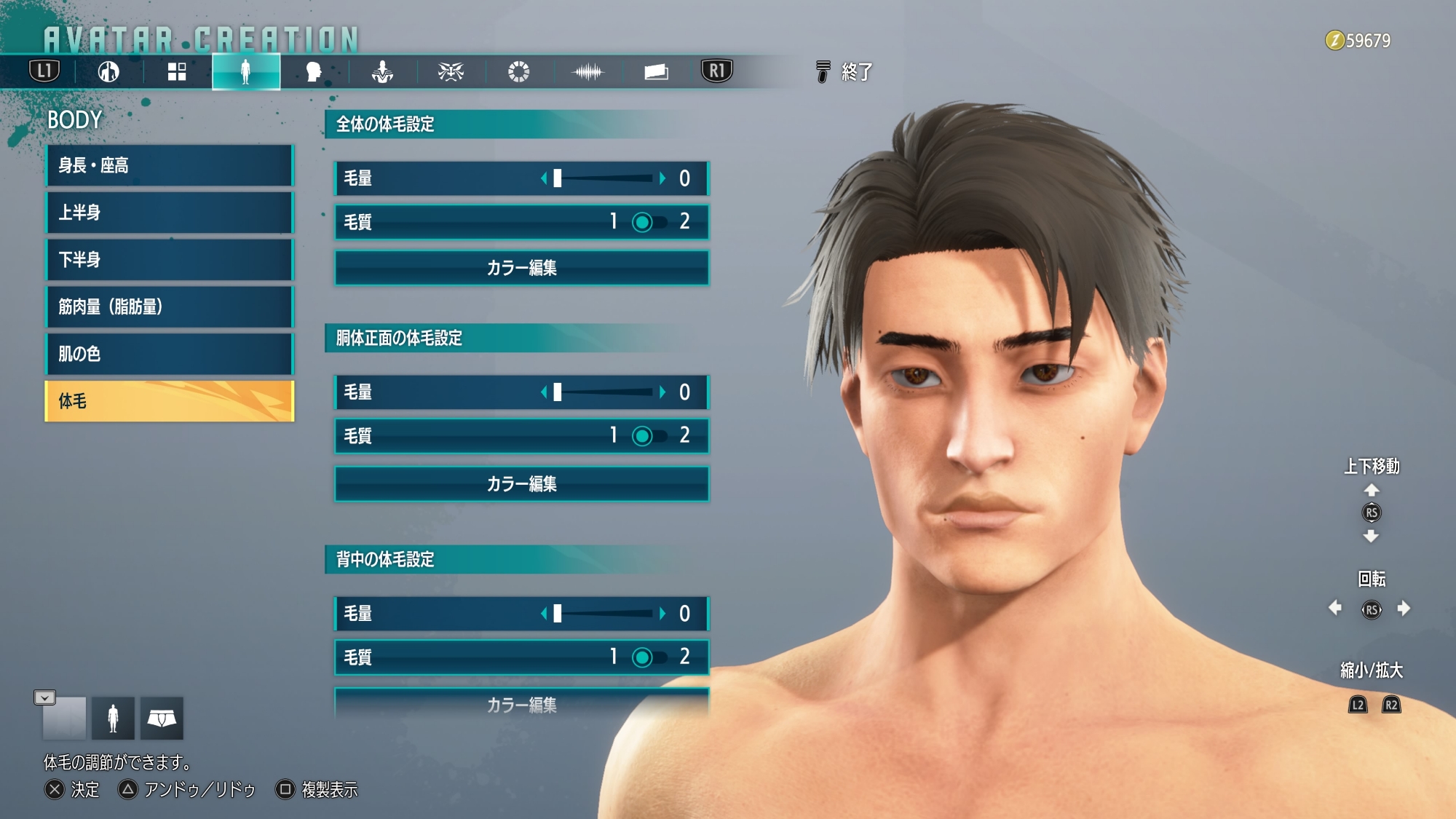This screenshot has width=1456, height=819.
Task: Switch to the head profile tab
Action: tap(314, 72)
